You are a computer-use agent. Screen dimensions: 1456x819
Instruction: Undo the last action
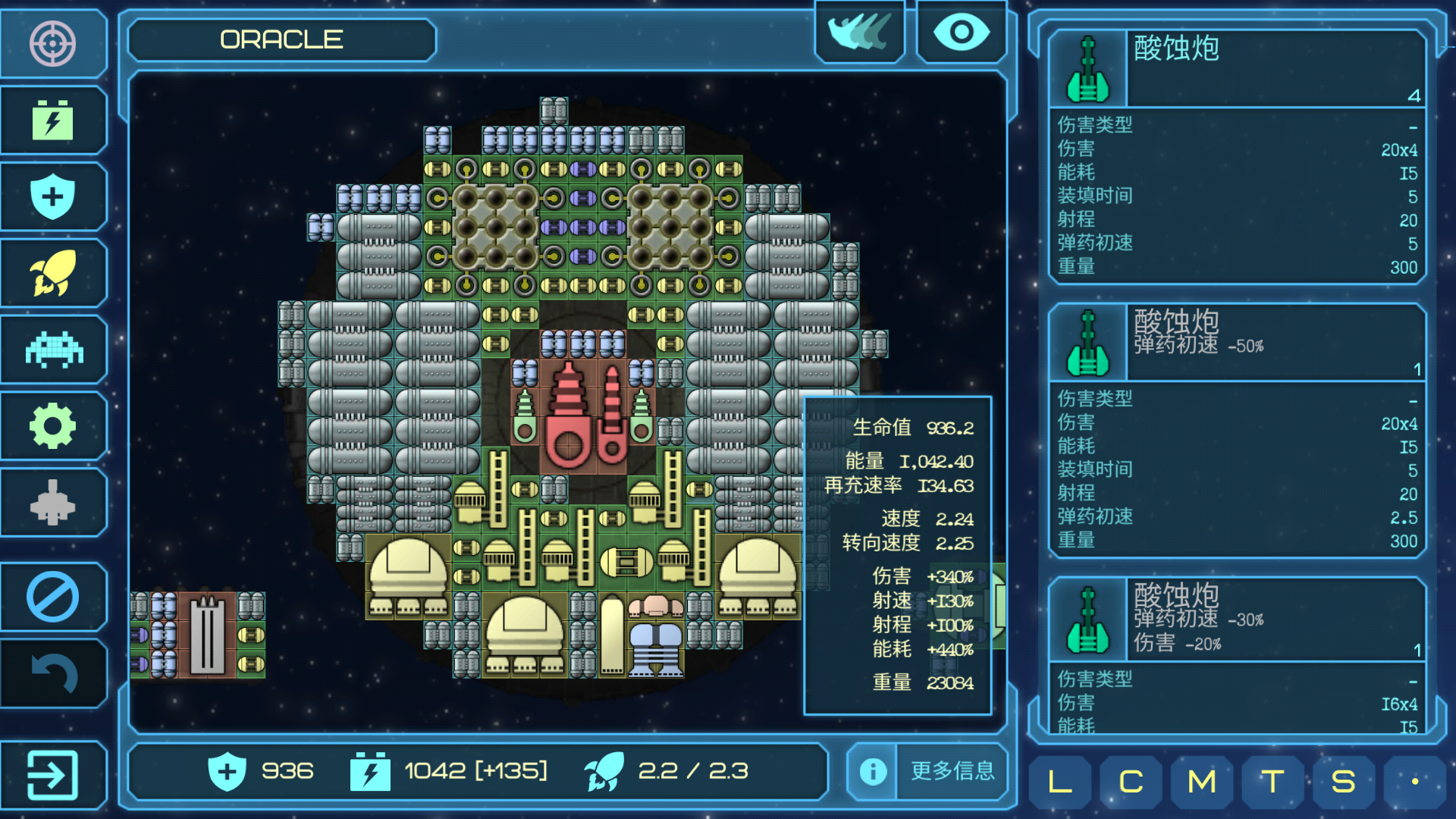pyautogui.click(x=52, y=673)
